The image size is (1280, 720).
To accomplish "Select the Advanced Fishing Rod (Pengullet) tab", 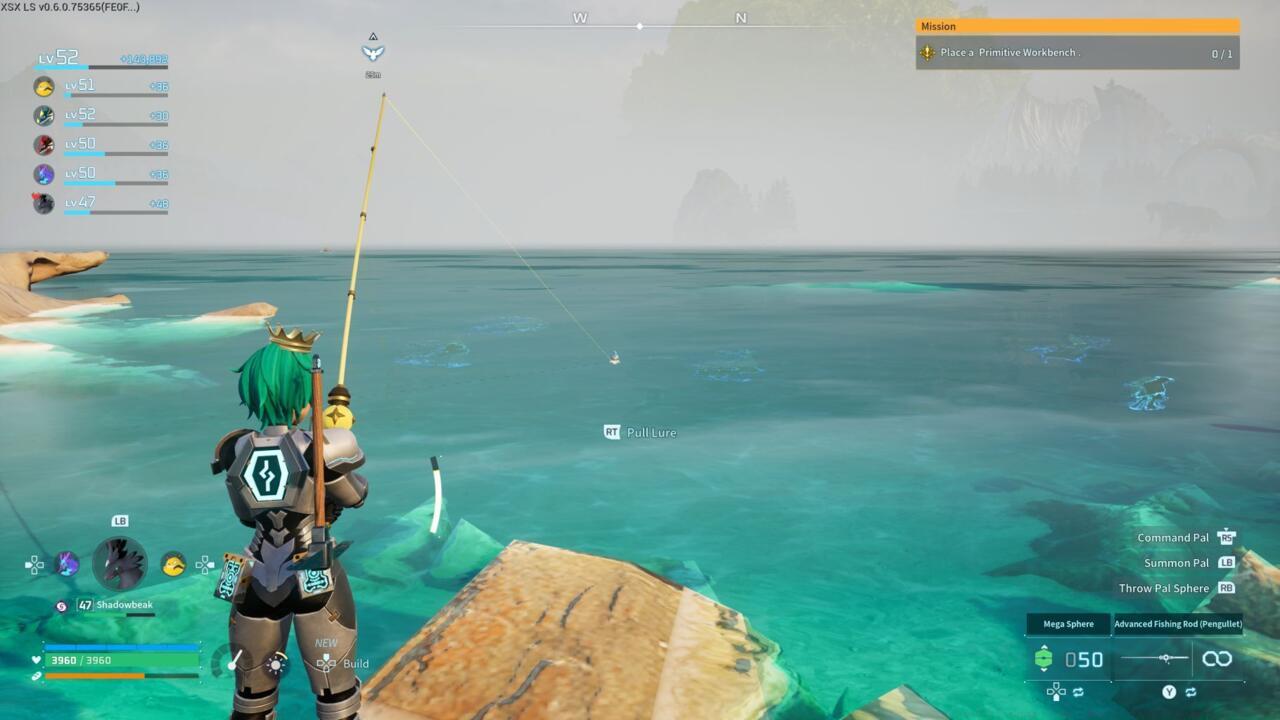I will 1178,624.
